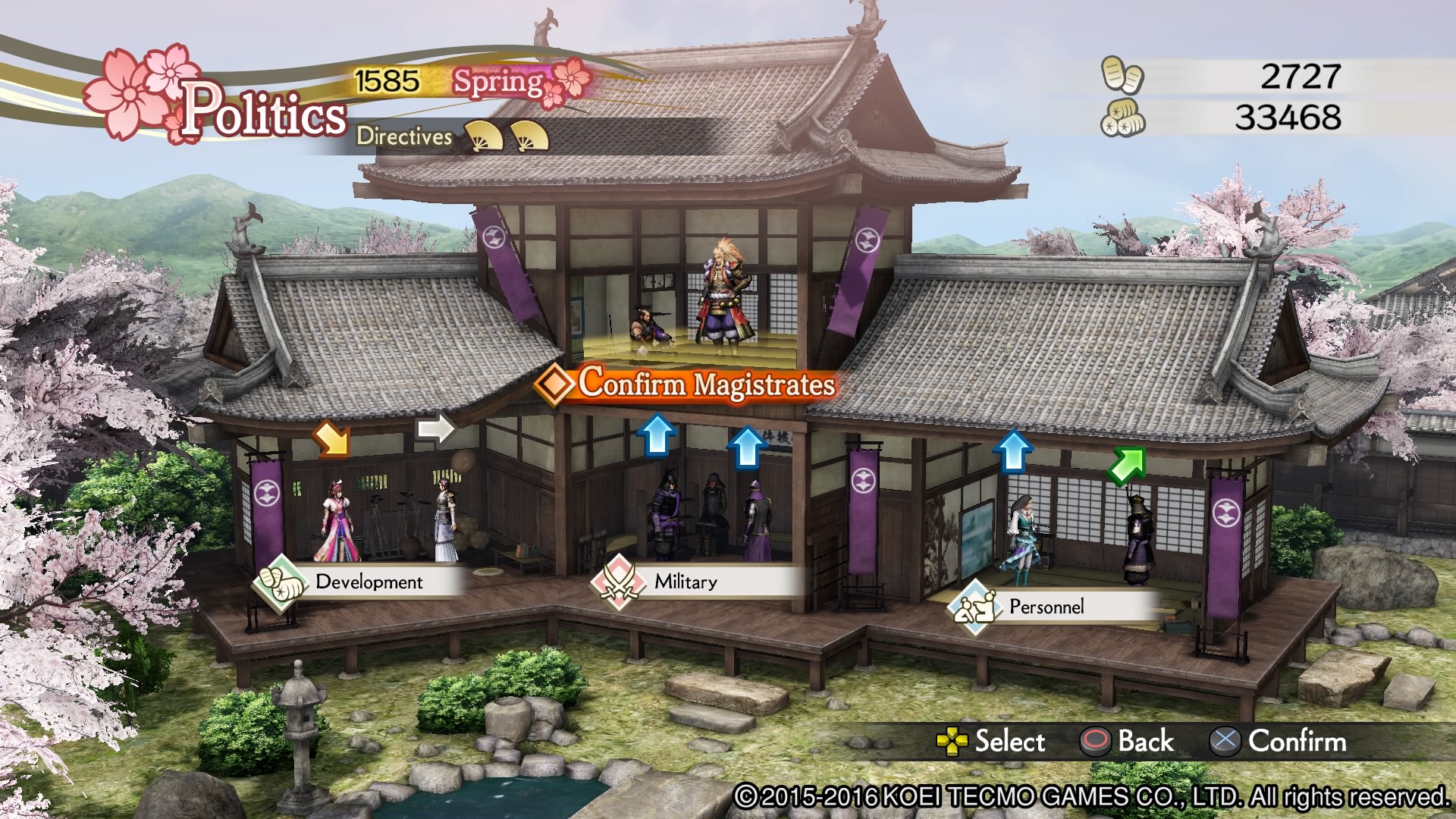This screenshot has height=819, width=1456.
Task: Choose the Personnel department
Action: [1046, 607]
